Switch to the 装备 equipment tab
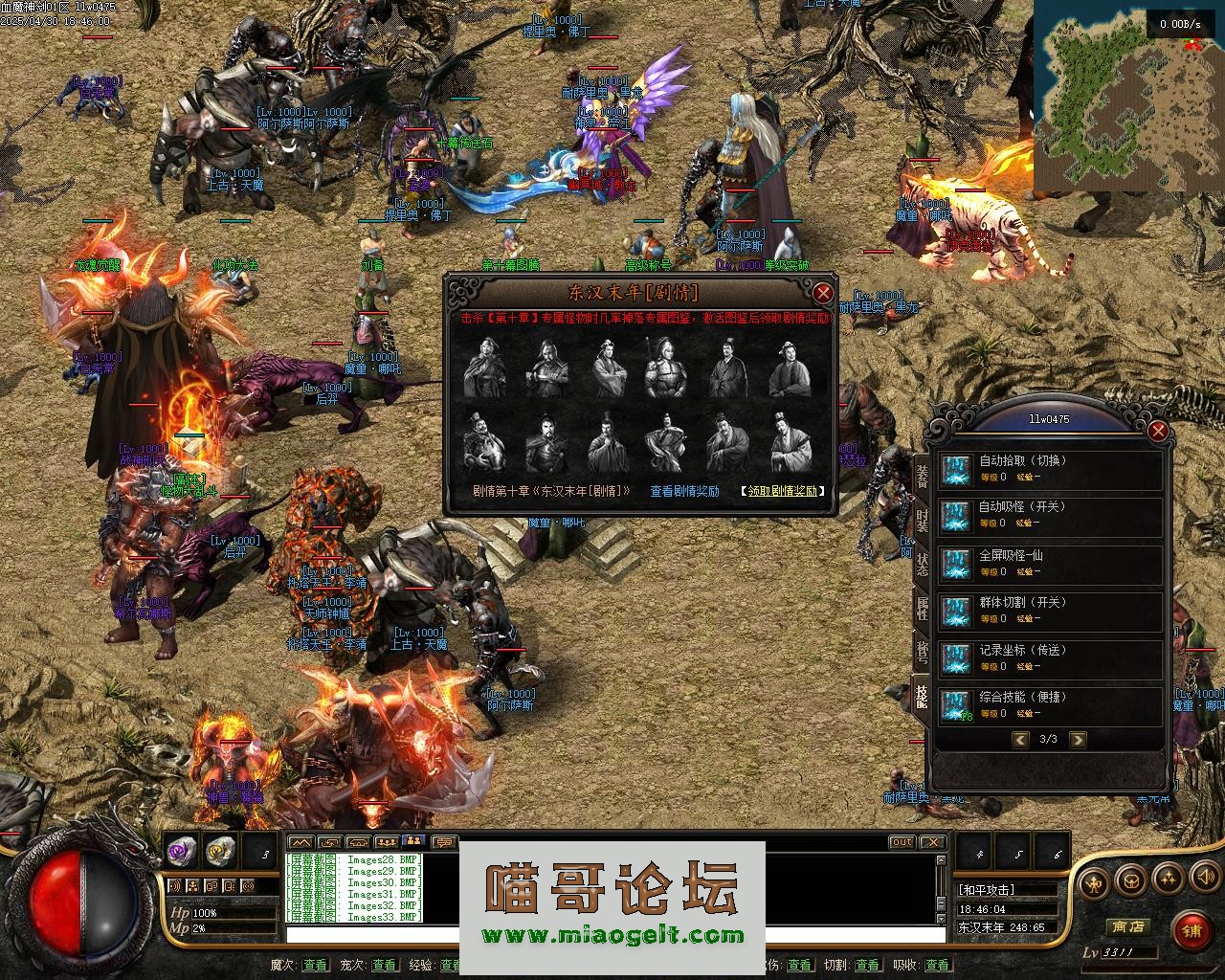This screenshot has height=980, width=1225. coord(922,474)
